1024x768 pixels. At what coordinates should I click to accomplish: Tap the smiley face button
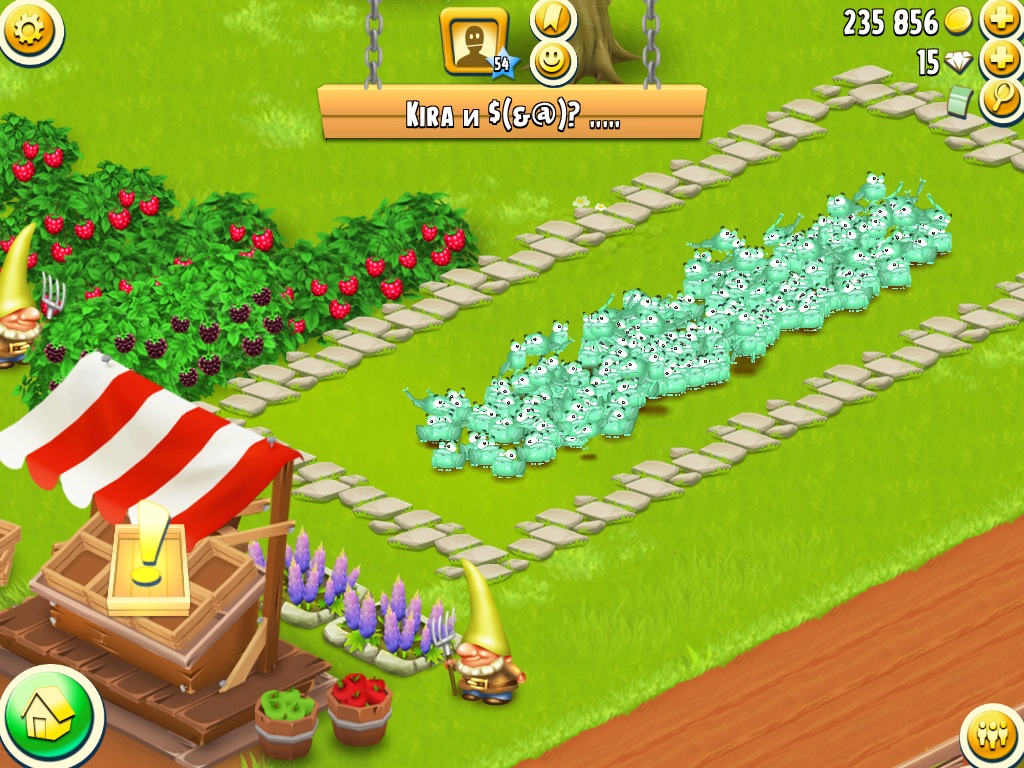click(x=553, y=62)
